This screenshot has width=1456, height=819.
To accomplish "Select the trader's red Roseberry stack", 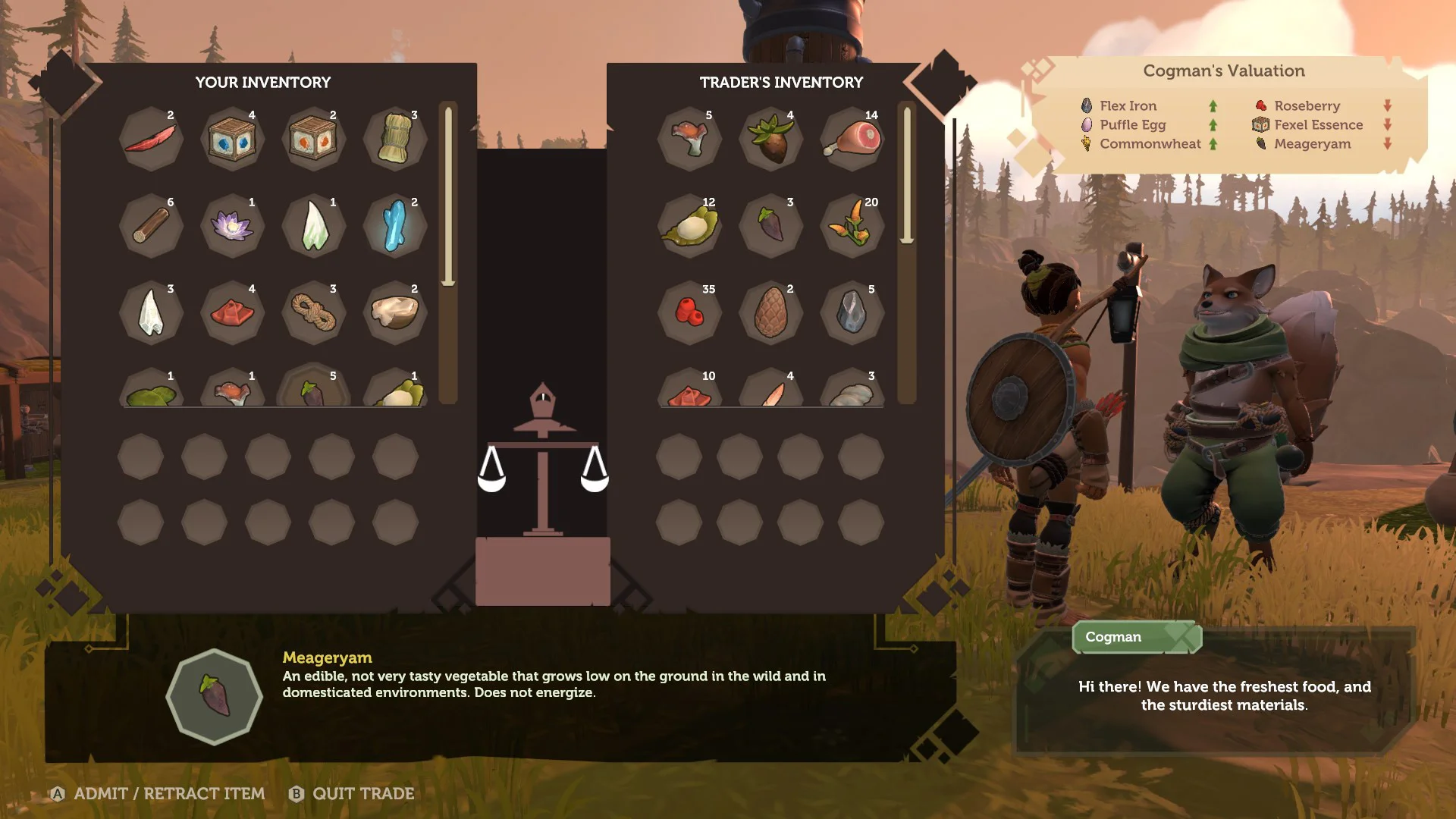I will coord(689,312).
